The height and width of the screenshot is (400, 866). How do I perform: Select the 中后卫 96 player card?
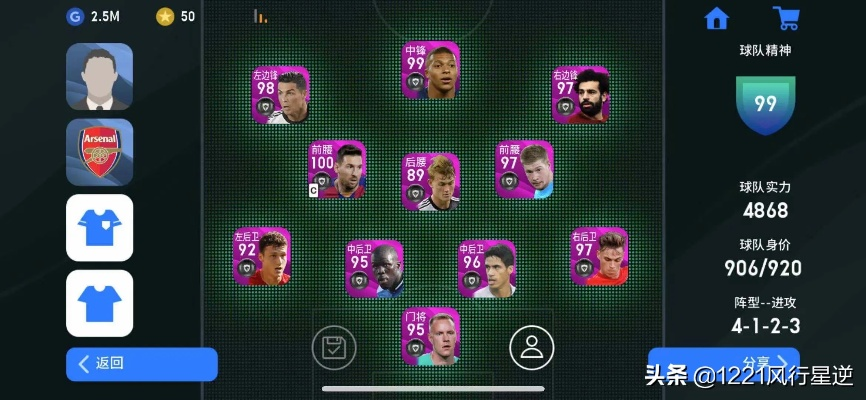(487, 269)
